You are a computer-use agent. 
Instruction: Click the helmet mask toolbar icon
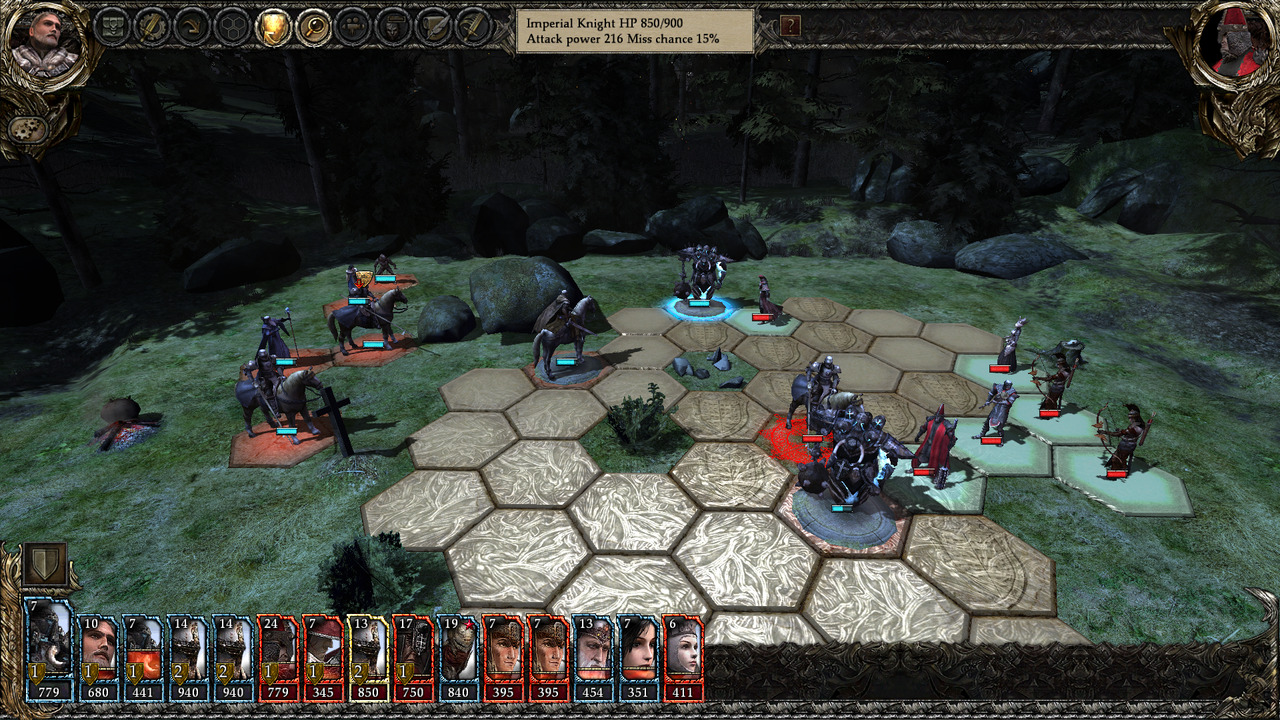(x=393, y=27)
